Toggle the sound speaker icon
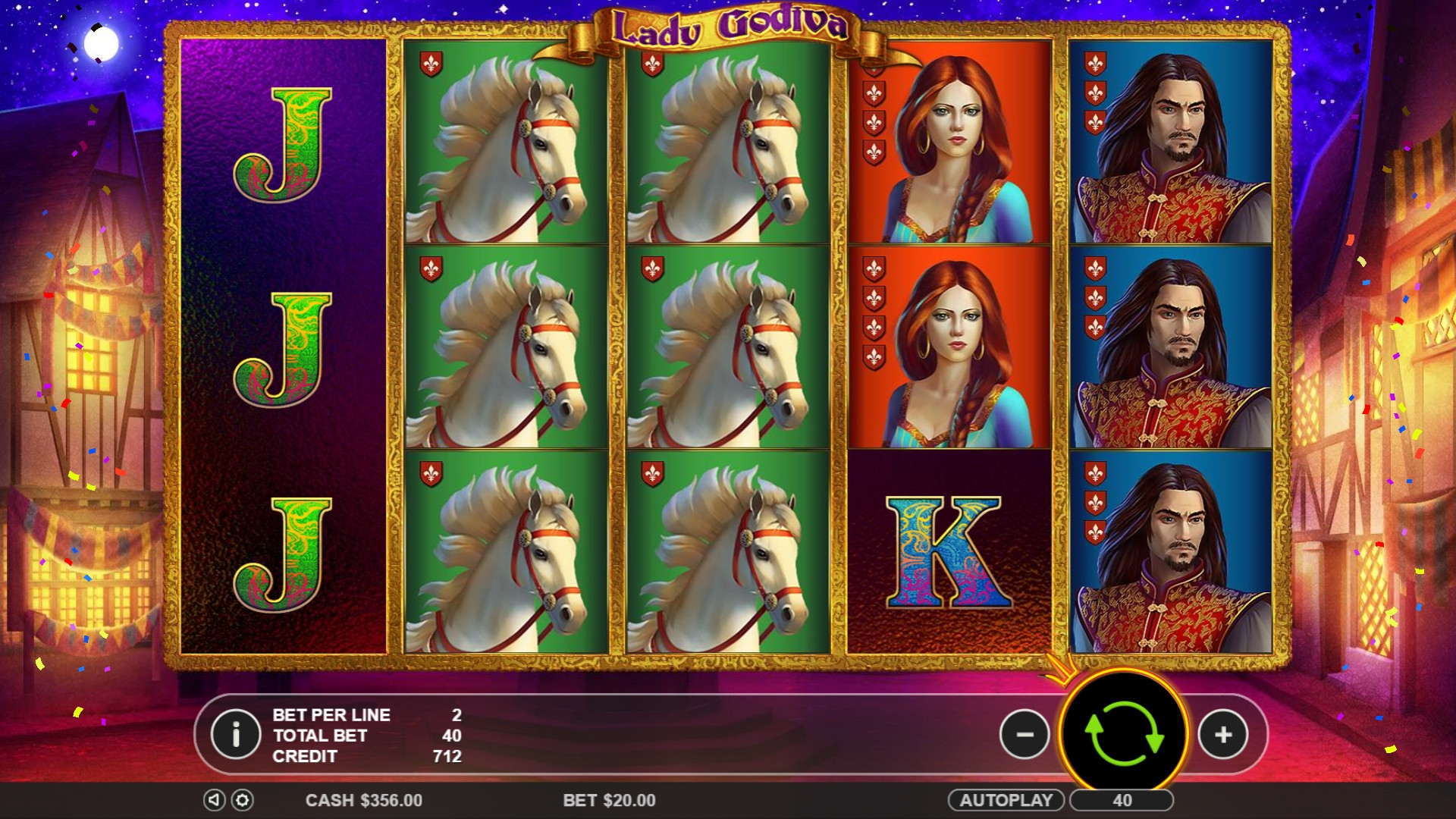Image resolution: width=1456 pixels, height=819 pixels. coord(214,800)
